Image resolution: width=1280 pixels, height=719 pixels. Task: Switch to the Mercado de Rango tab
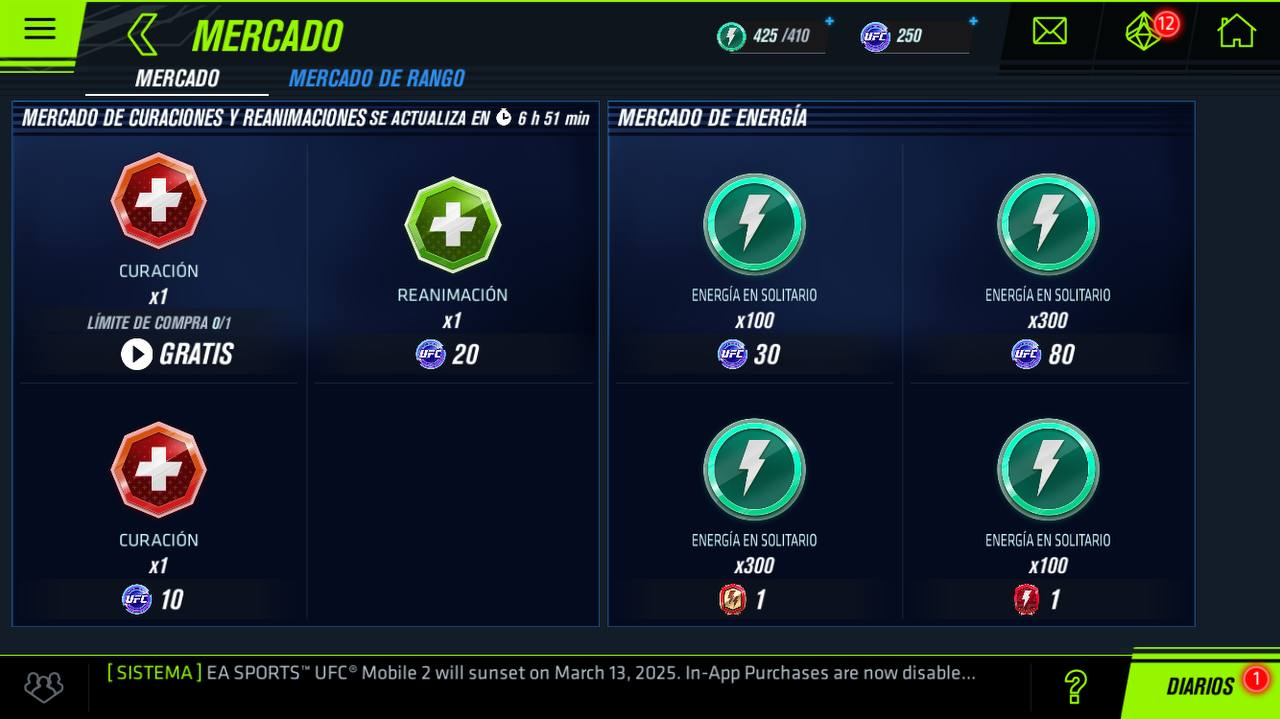[x=376, y=78]
